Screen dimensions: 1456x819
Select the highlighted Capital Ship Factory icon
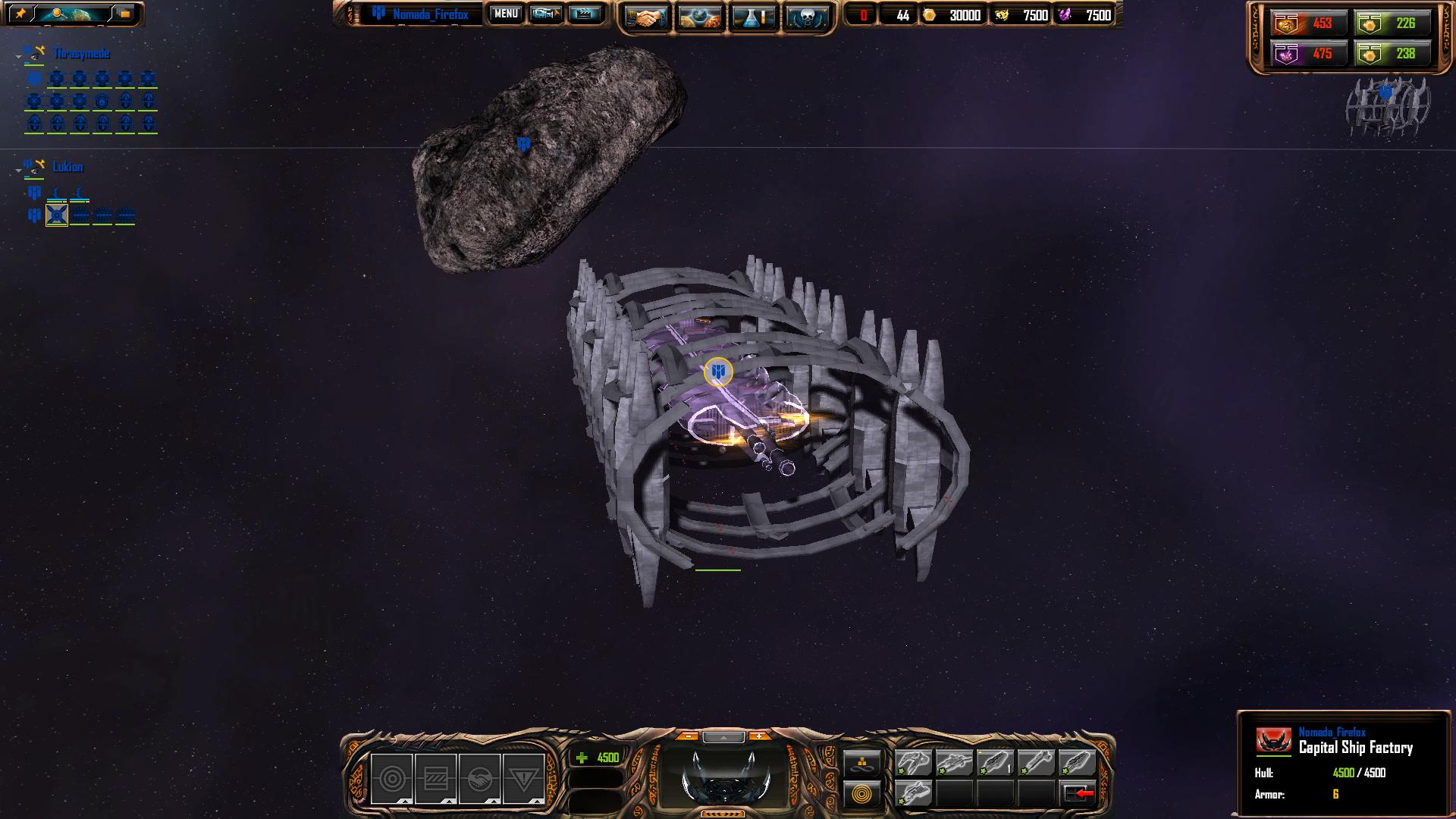pyautogui.click(x=57, y=215)
